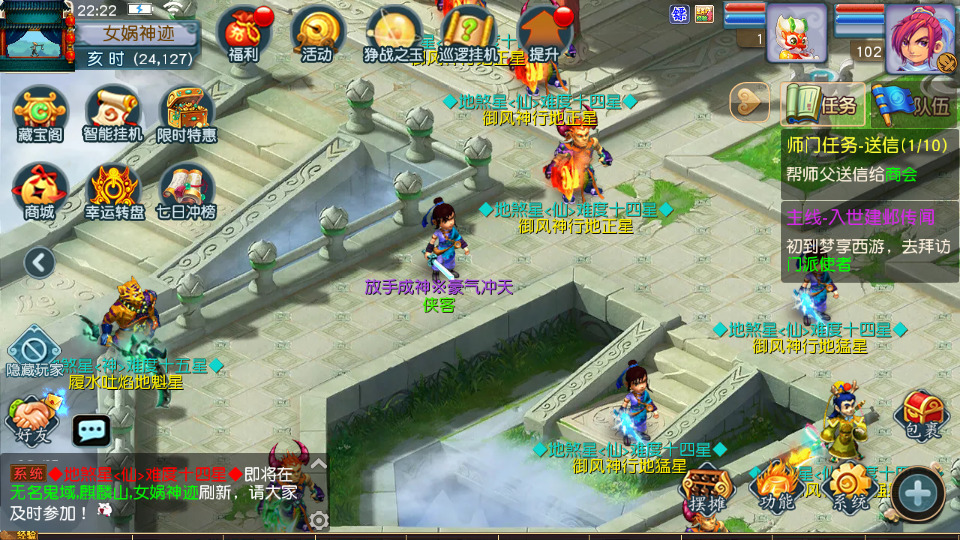Open the 商城 shop
Viewport: 960px width, 540px height.
tap(40, 190)
